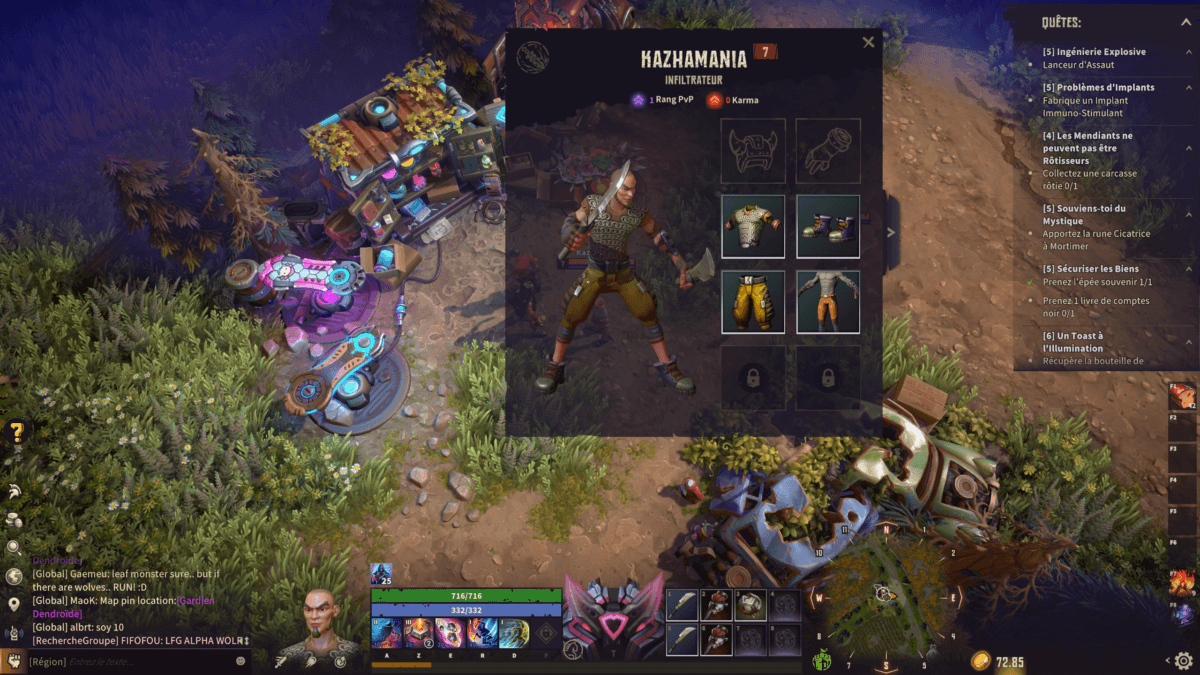
Task: Use the round shield item in hotbar
Action: [751, 604]
